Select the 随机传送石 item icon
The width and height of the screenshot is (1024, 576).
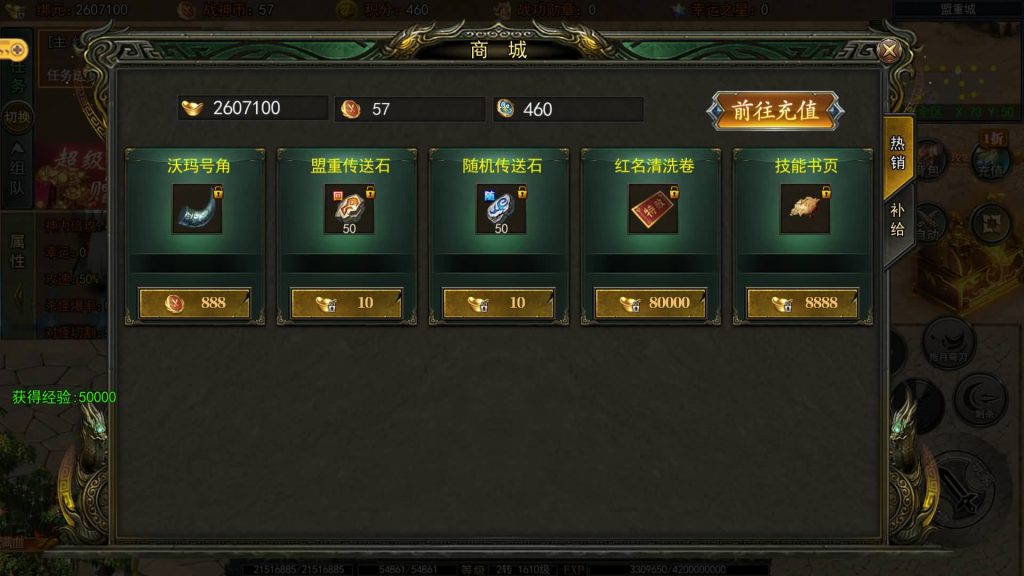[500, 208]
